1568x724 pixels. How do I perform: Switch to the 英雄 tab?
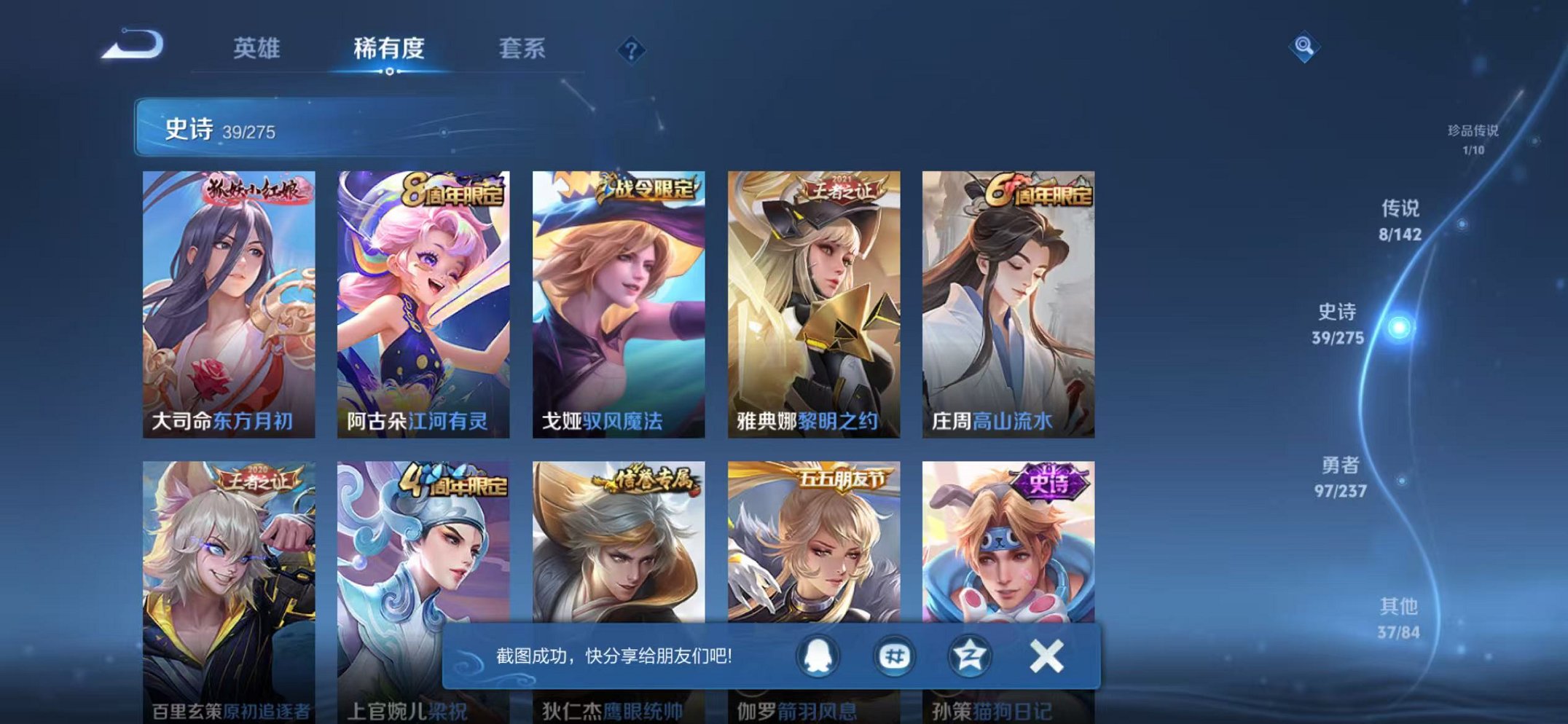[259, 45]
